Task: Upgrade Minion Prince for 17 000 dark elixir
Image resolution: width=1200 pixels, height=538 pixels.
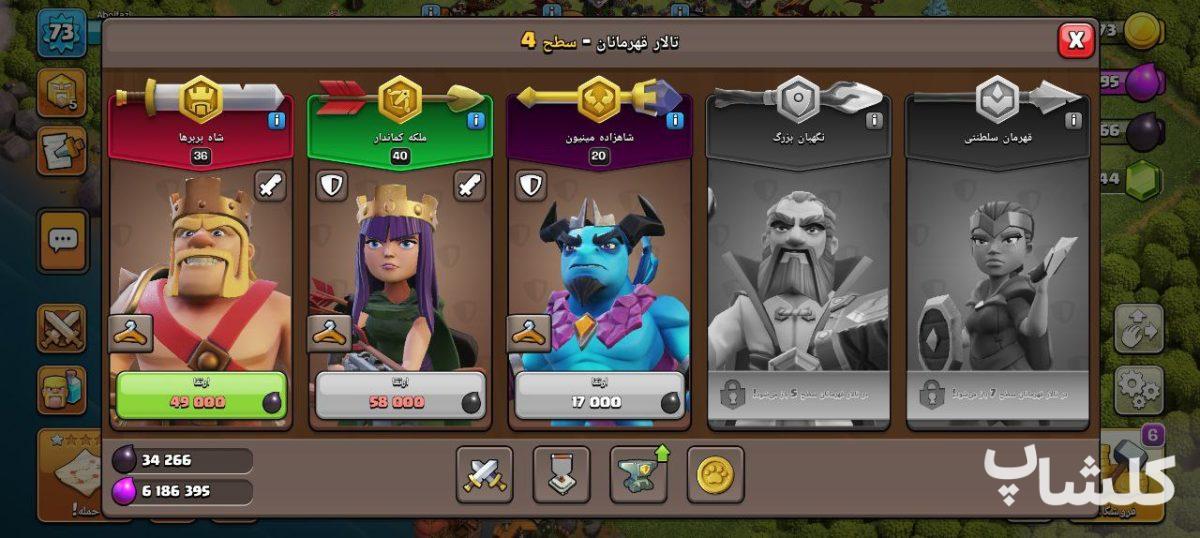Action: (599, 395)
